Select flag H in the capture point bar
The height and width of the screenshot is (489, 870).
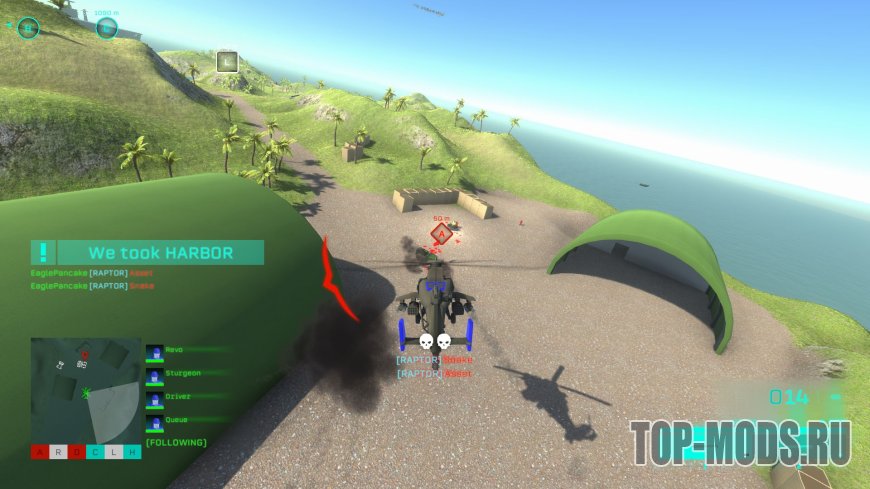click(x=133, y=453)
